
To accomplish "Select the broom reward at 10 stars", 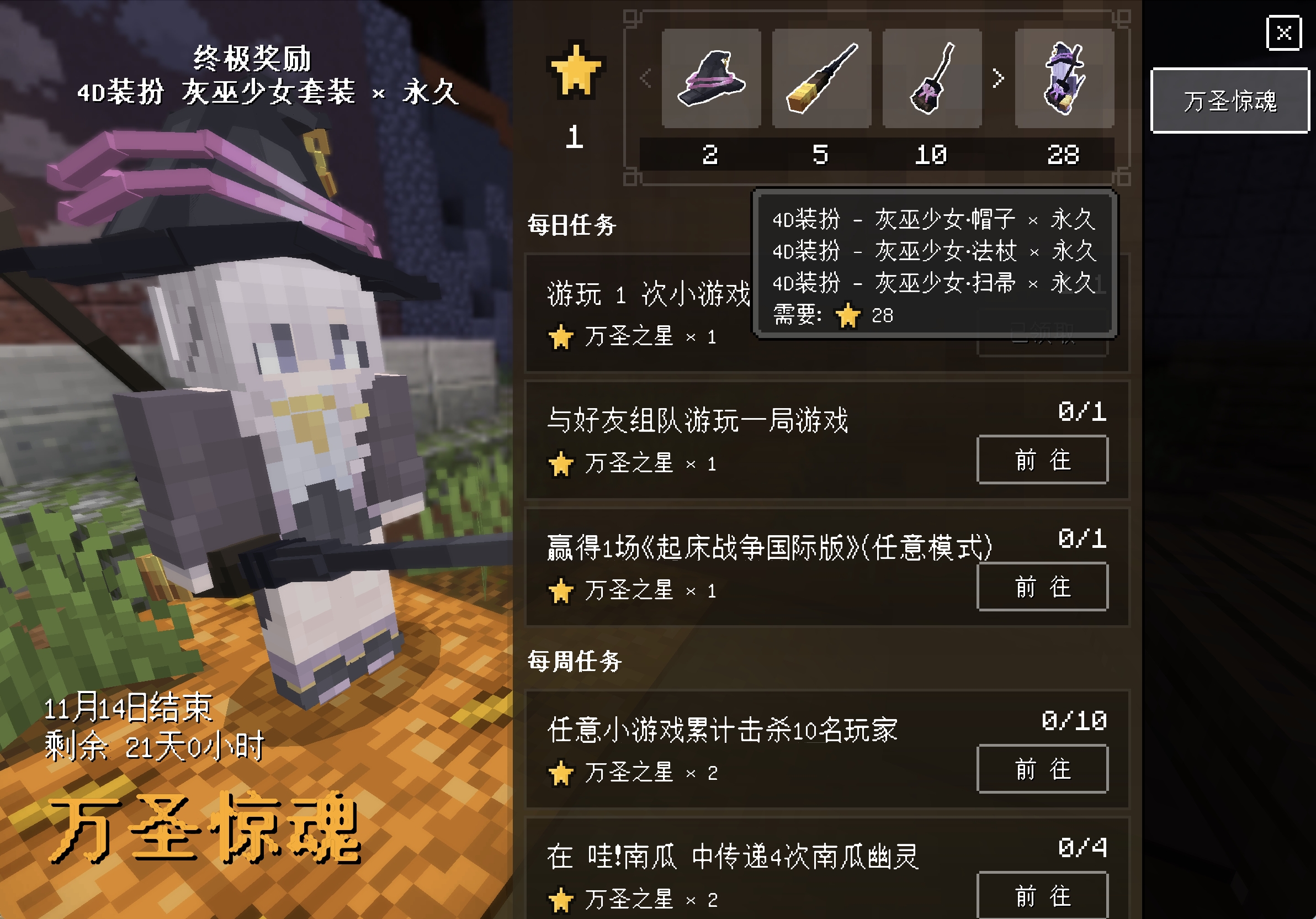I will [x=931, y=78].
